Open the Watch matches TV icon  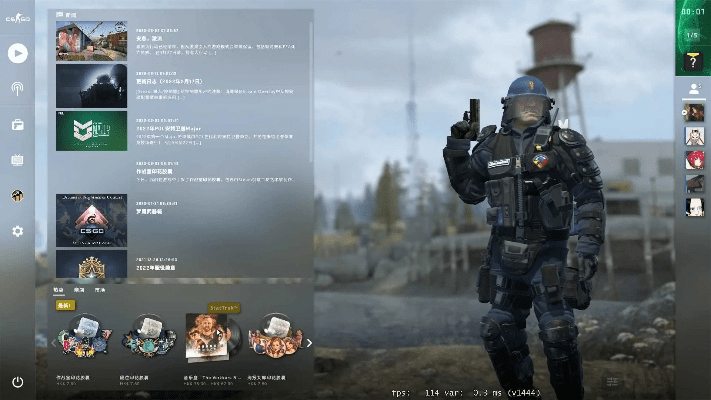coord(18,160)
